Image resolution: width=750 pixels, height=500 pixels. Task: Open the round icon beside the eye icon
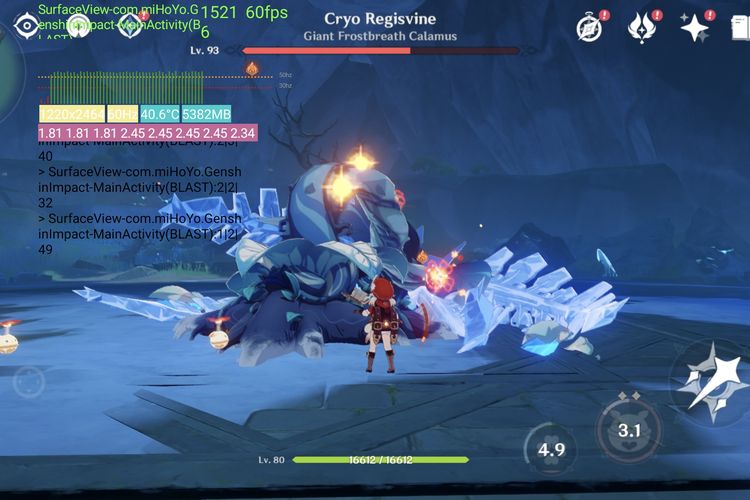(78, 24)
